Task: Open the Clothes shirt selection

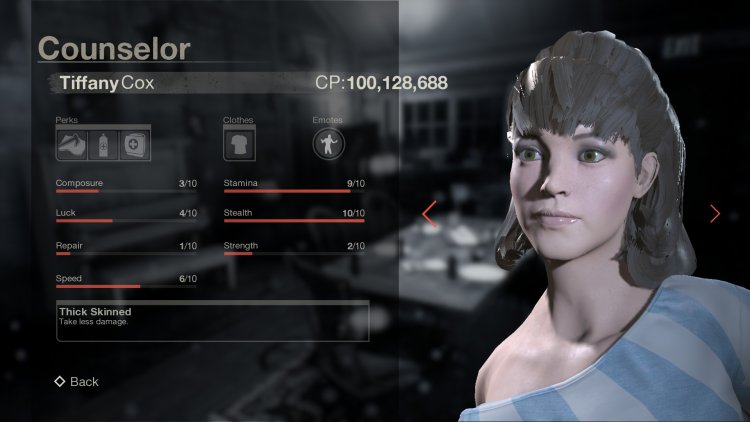Action: [x=238, y=144]
